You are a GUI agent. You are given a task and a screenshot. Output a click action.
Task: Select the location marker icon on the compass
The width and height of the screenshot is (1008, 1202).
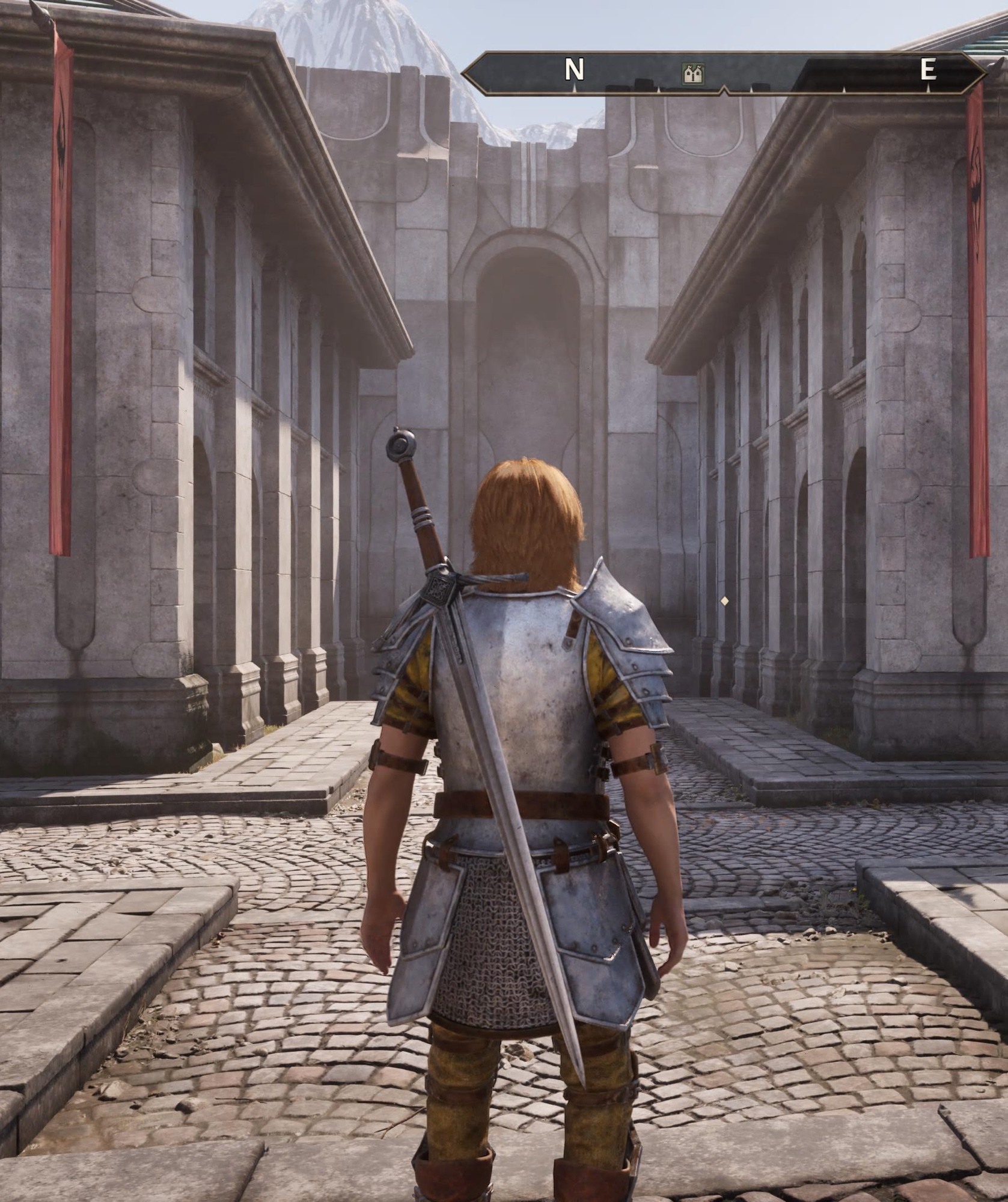694,74
